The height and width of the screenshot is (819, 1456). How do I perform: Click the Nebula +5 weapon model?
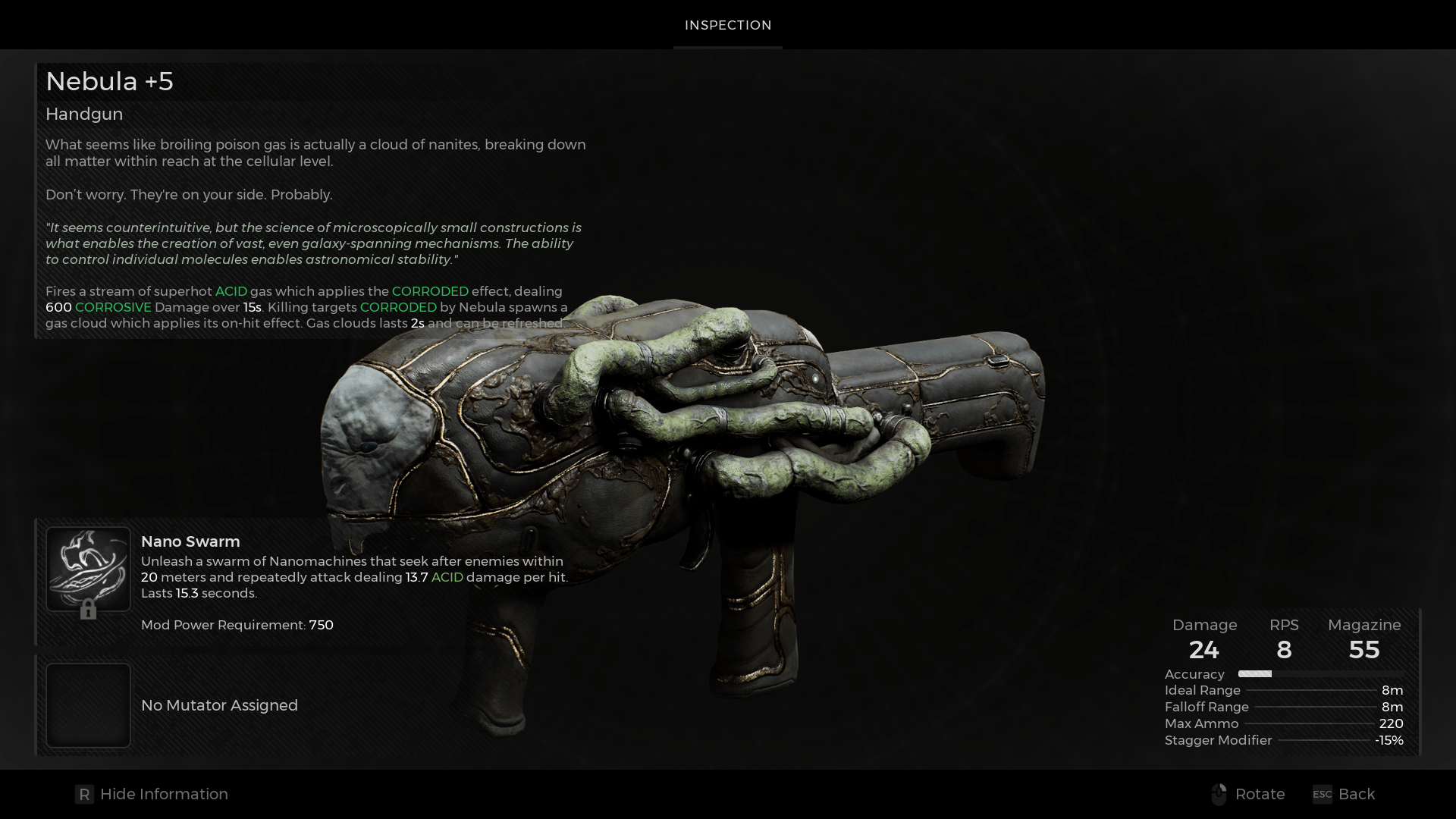(x=682, y=455)
